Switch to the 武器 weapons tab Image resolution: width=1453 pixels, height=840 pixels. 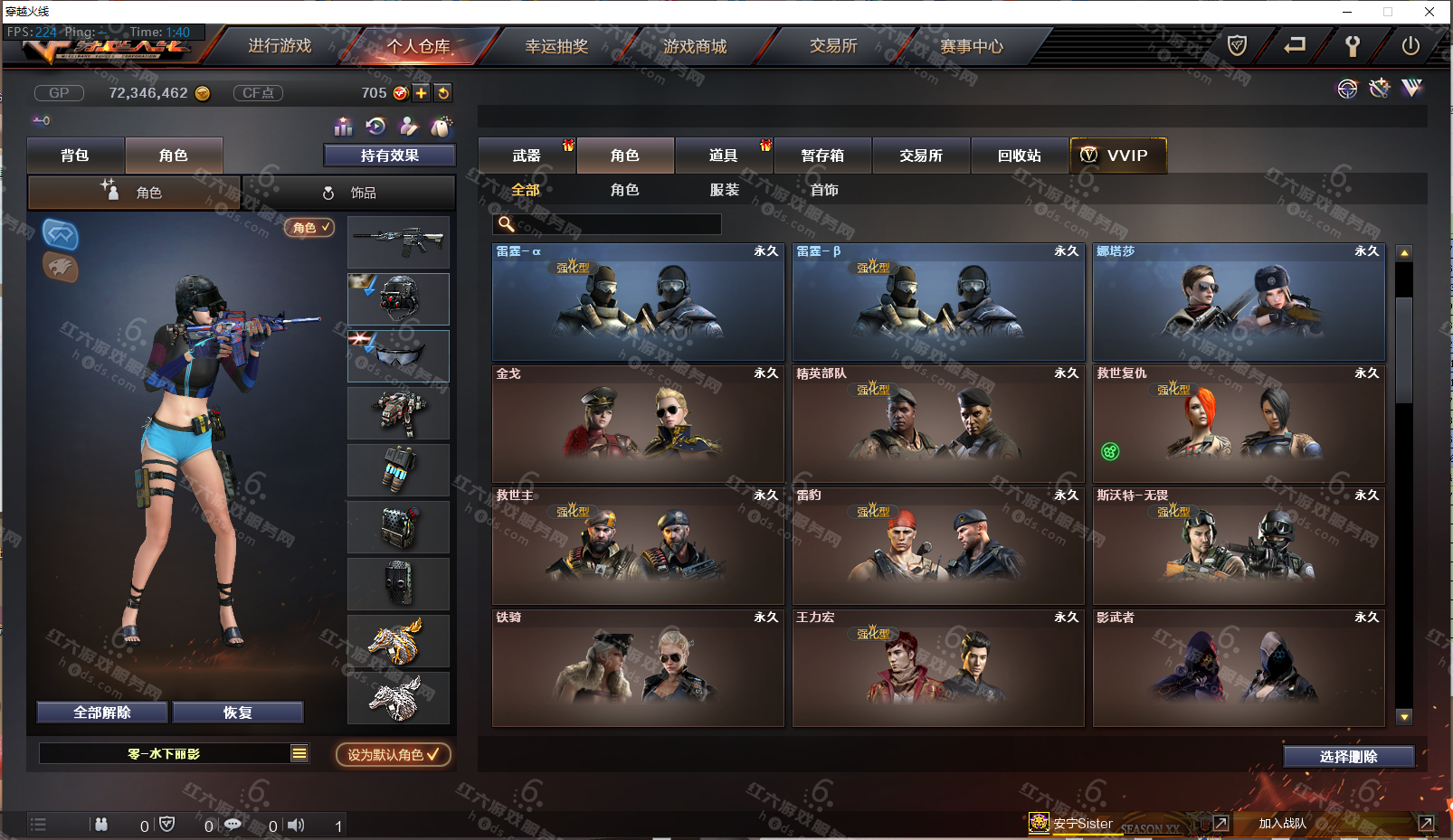pos(527,156)
